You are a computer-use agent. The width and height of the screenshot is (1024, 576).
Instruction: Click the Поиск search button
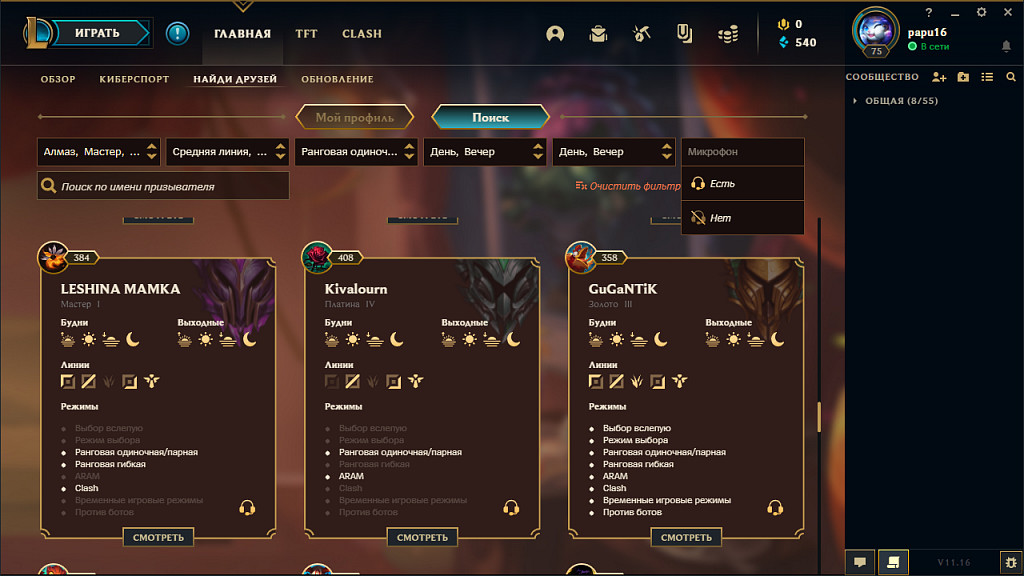coord(490,117)
